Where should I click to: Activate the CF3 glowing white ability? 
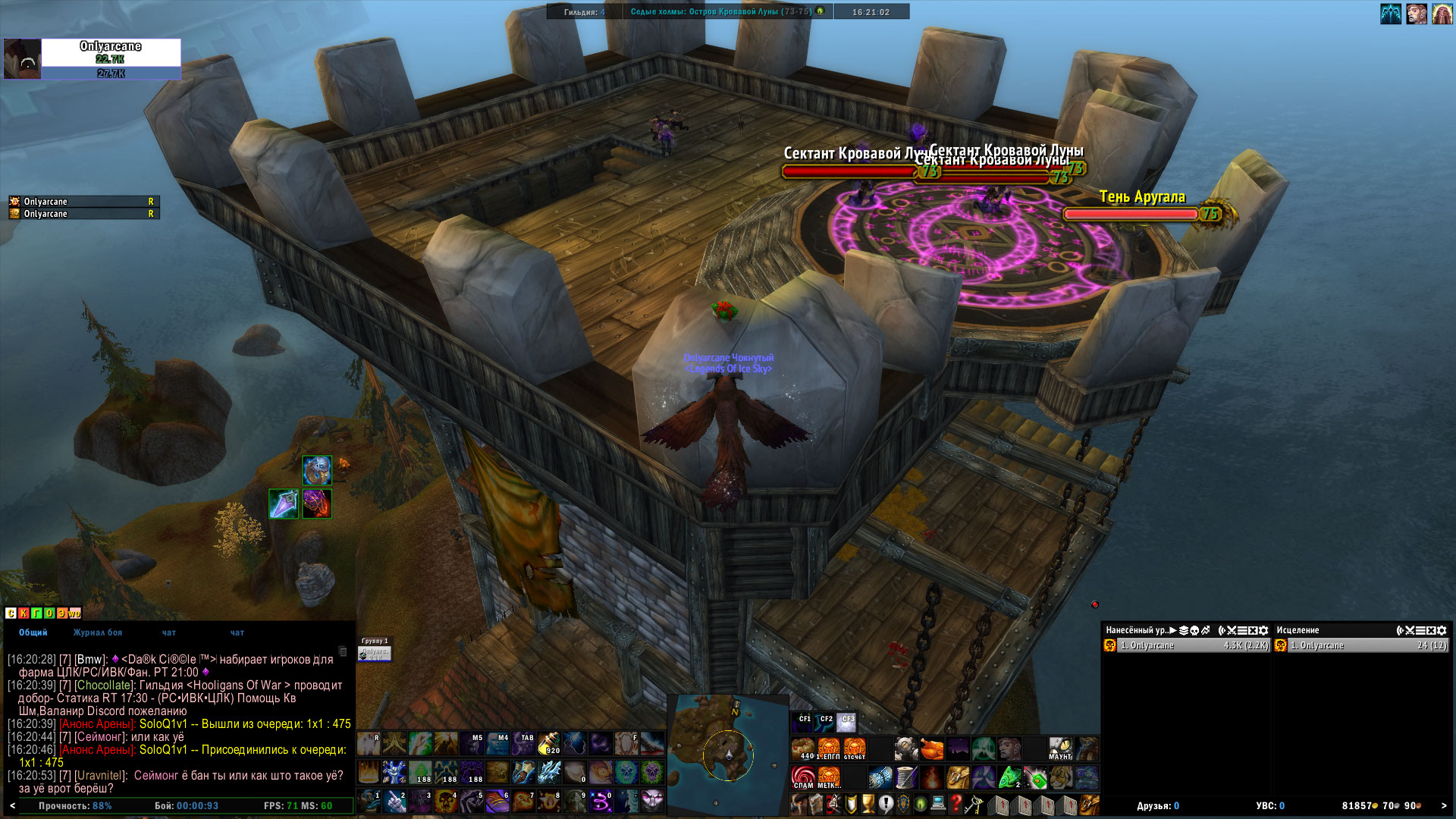coord(847,722)
